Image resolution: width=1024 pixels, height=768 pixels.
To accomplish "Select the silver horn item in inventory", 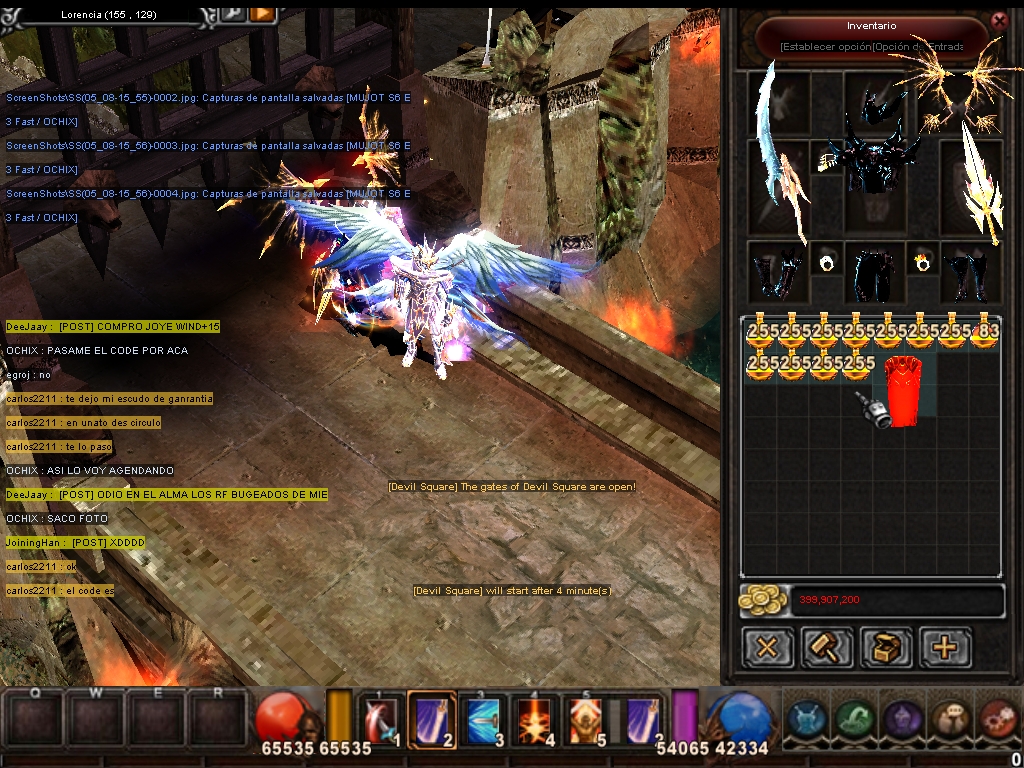I will point(873,410).
